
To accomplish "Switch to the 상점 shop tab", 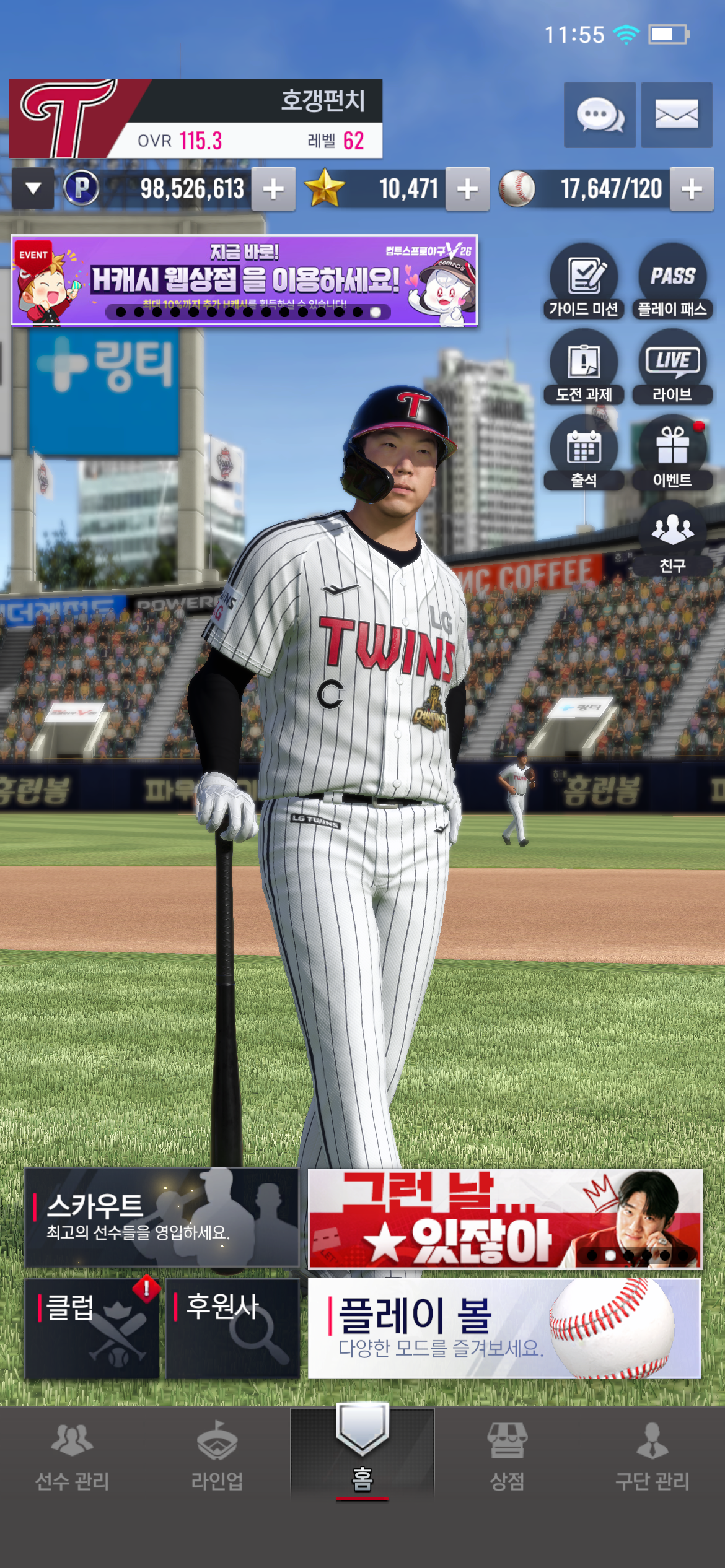I will point(507,1455).
